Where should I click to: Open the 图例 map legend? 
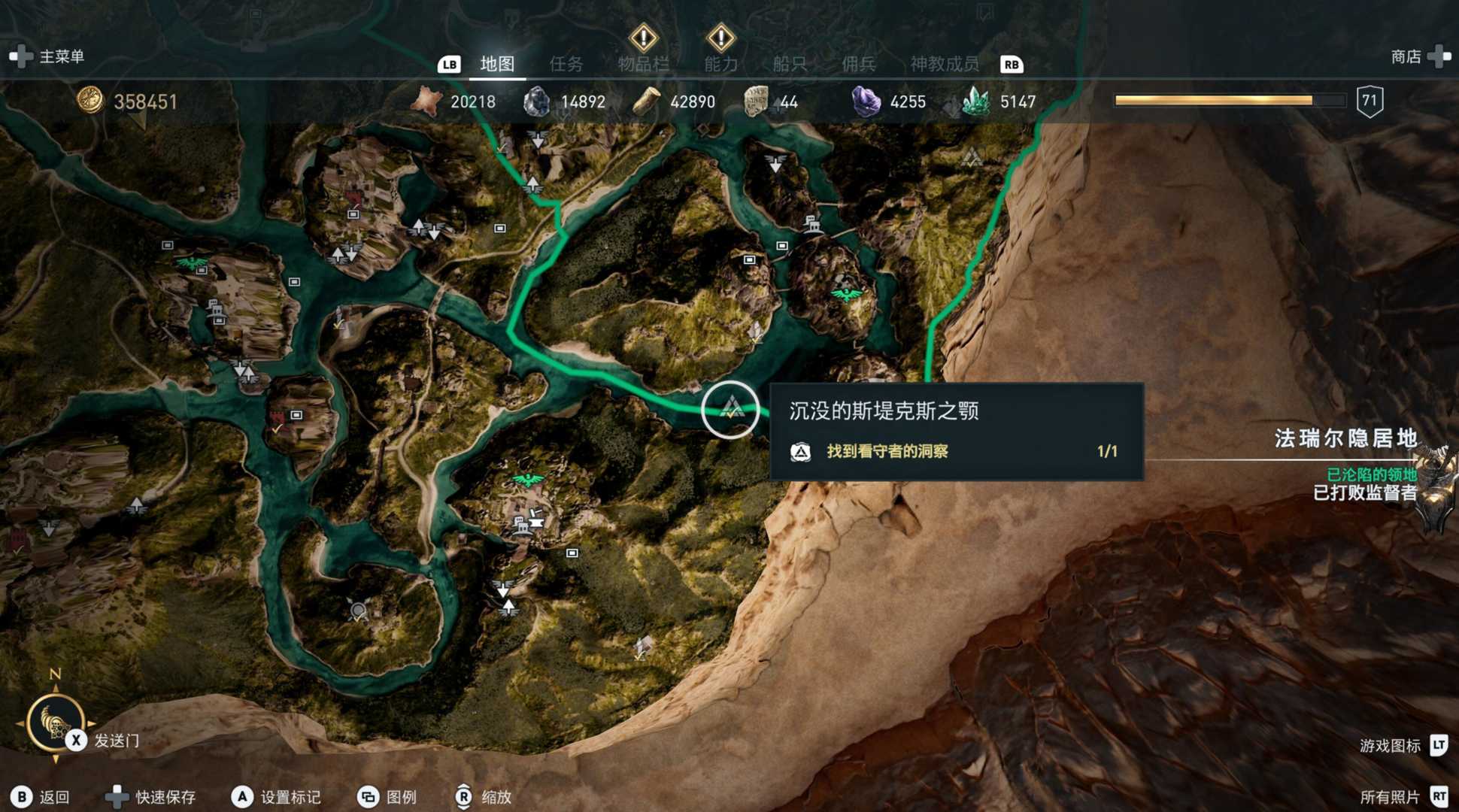tap(401, 797)
